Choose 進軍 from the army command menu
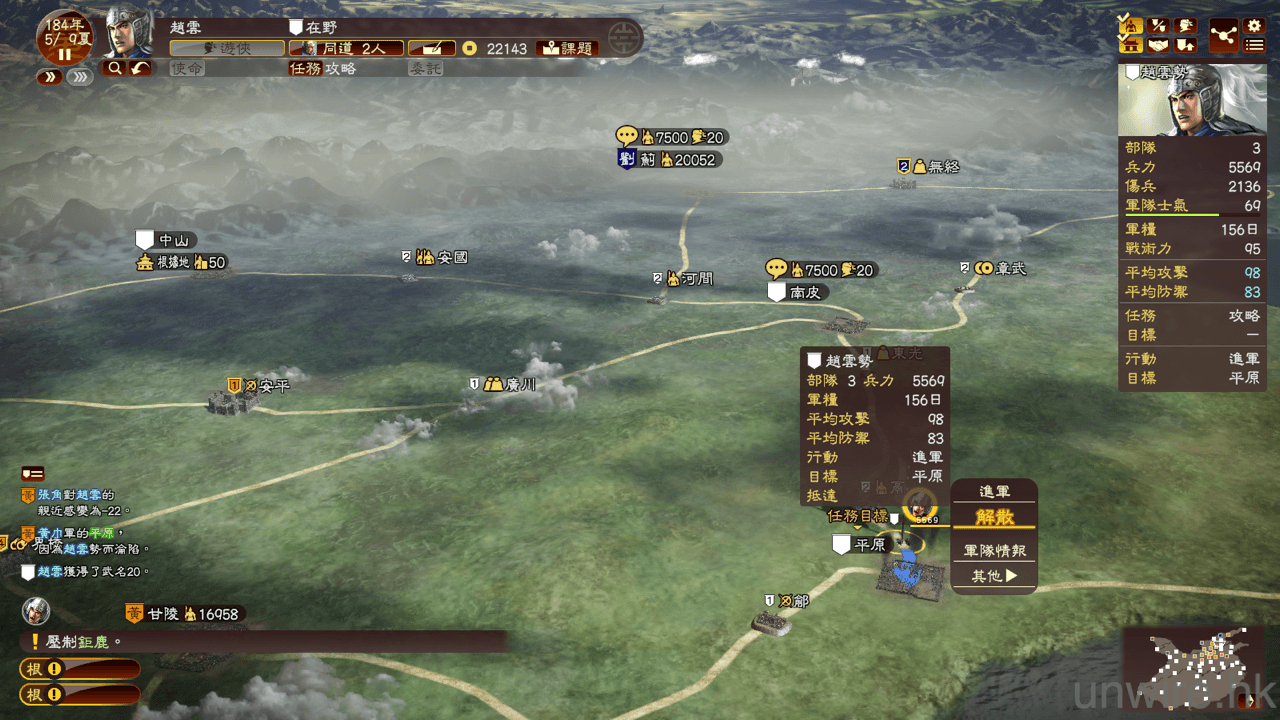This screenshot has width=1280, height=720. point(994,492)
